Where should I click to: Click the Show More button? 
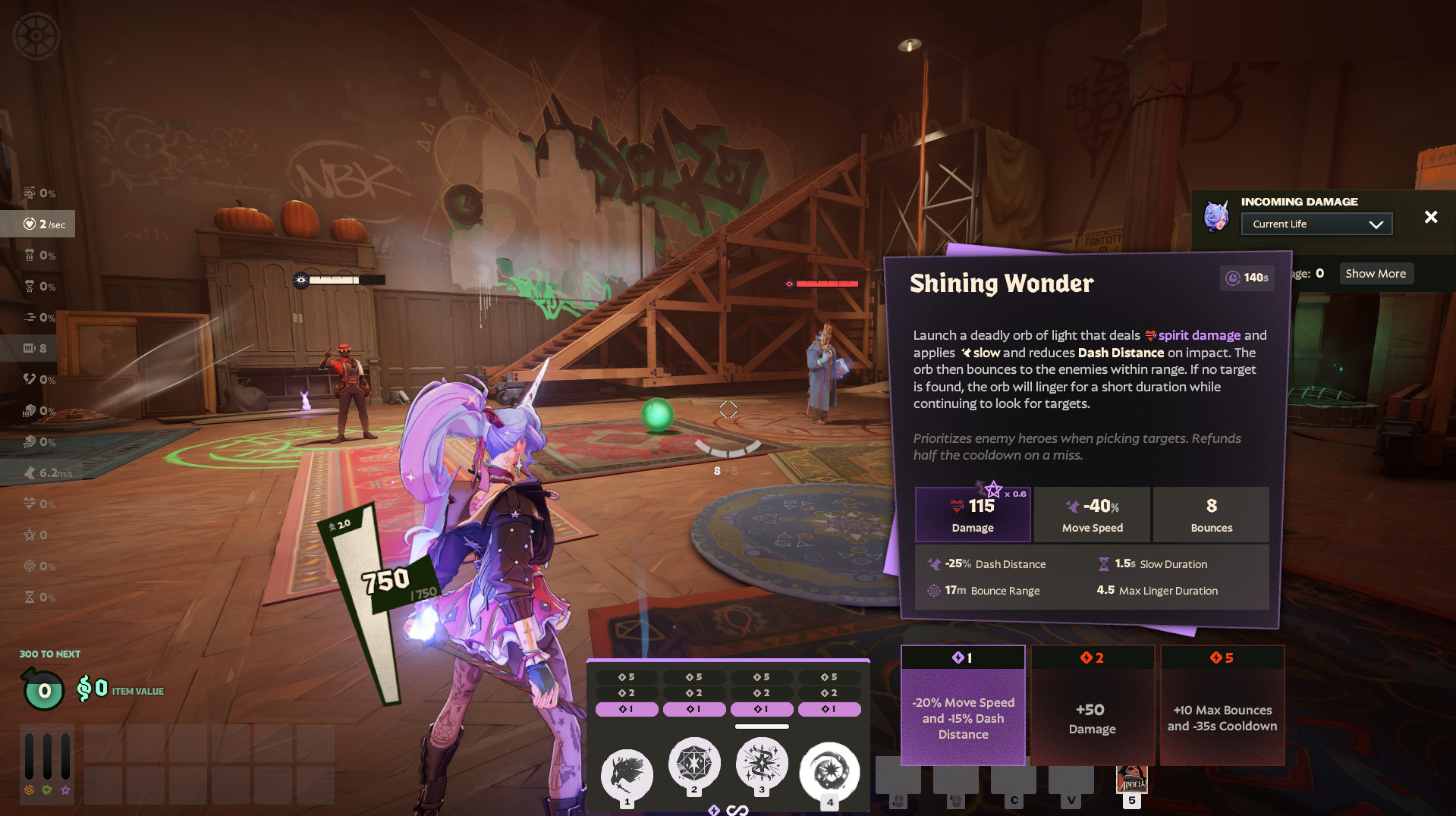[1376, 273]
